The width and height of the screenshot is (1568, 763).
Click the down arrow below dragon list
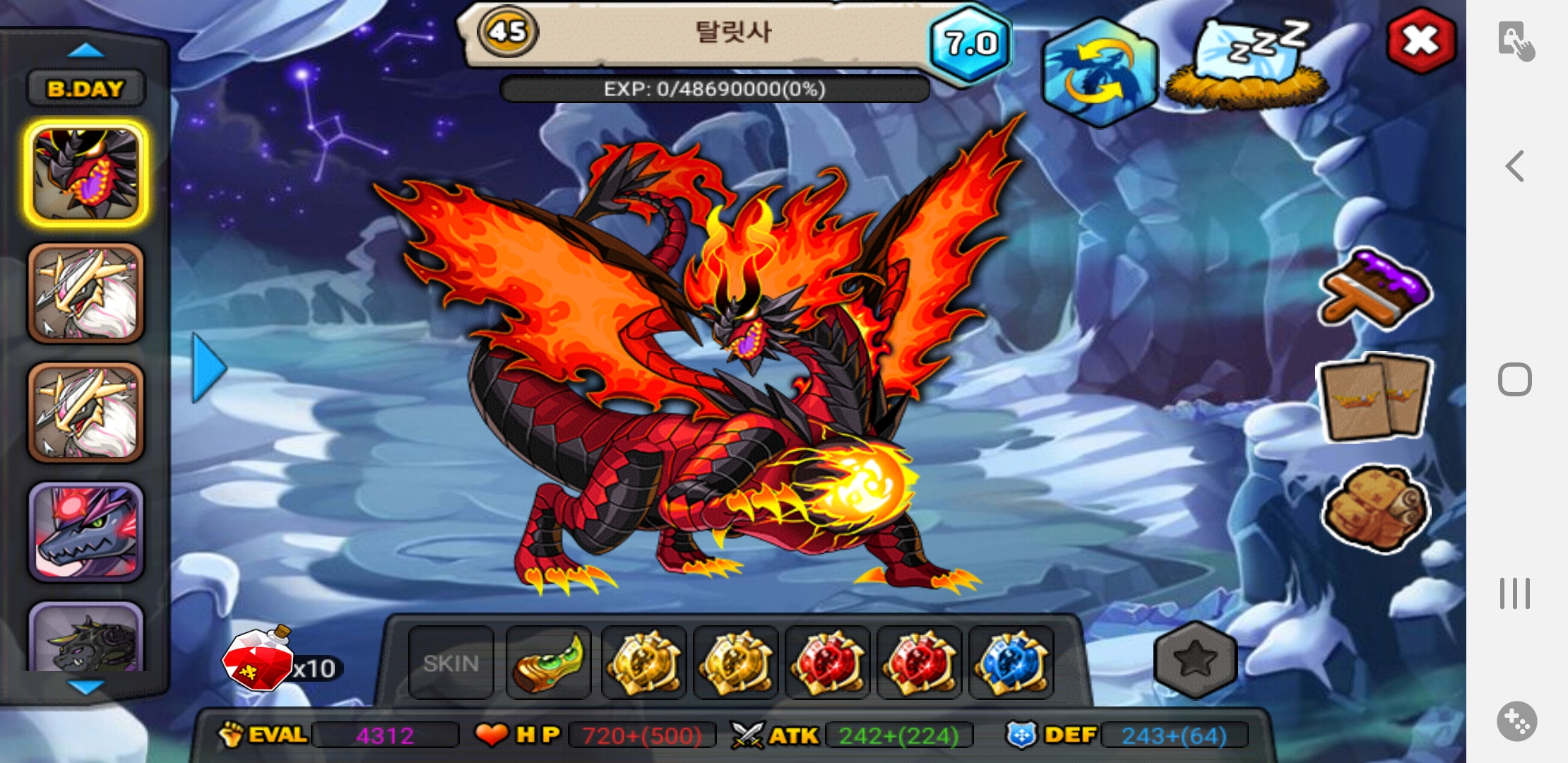(85, 686)
